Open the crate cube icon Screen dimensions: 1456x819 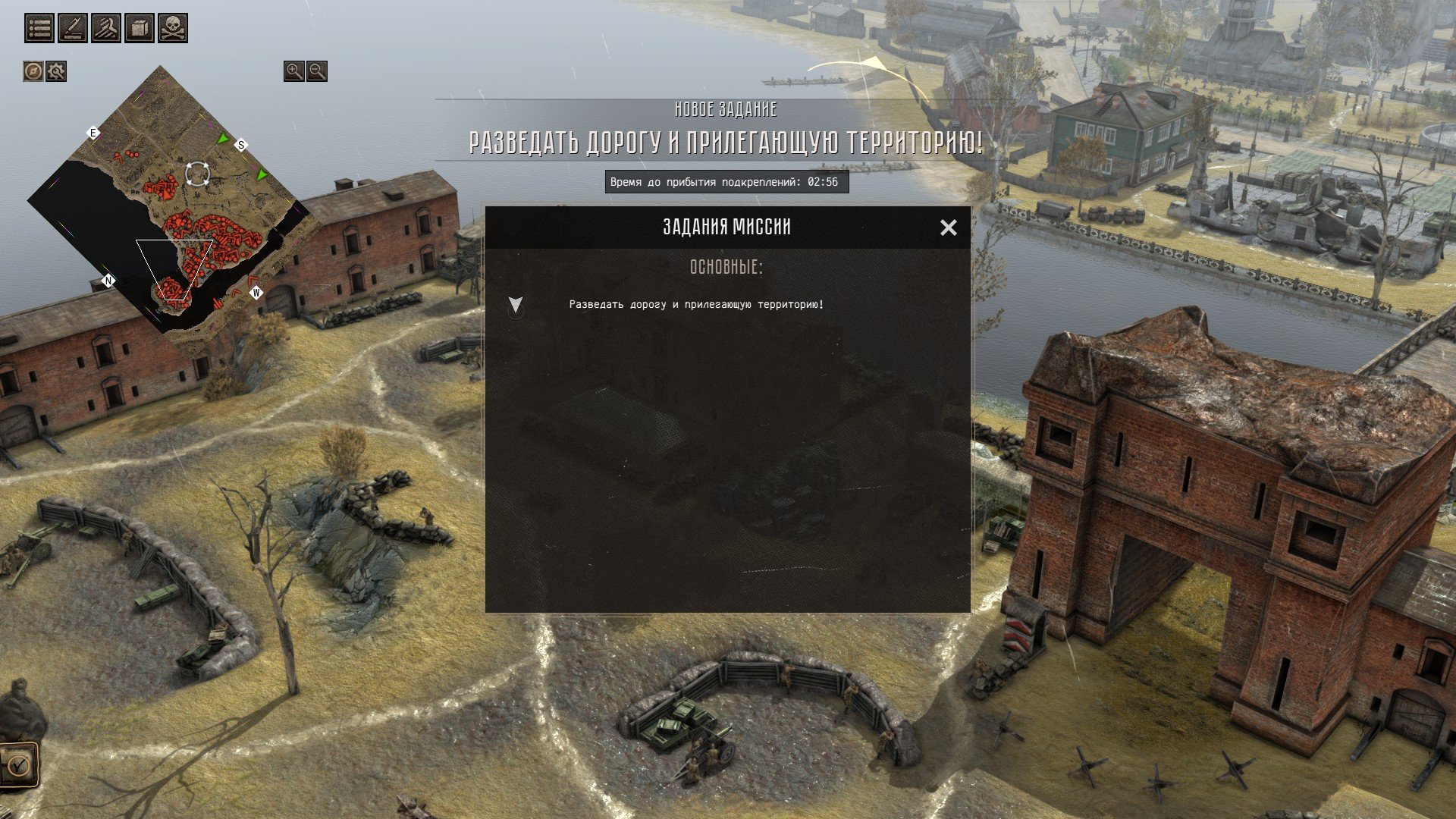pyautogui.click(x=140, y=28)
